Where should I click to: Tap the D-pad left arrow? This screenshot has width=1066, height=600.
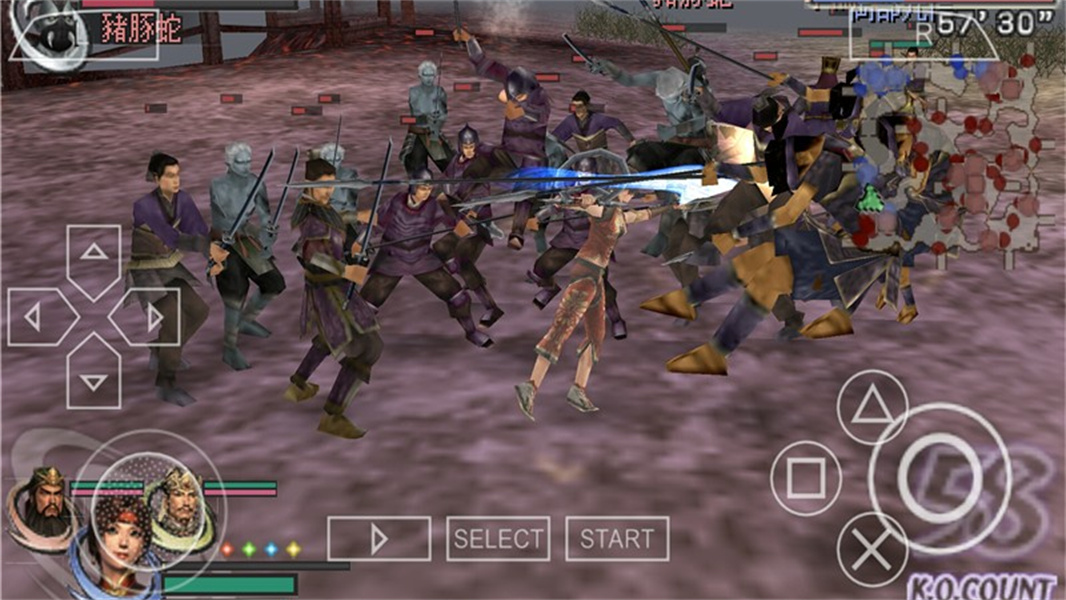pyautogui.click(x=38, y=318)
